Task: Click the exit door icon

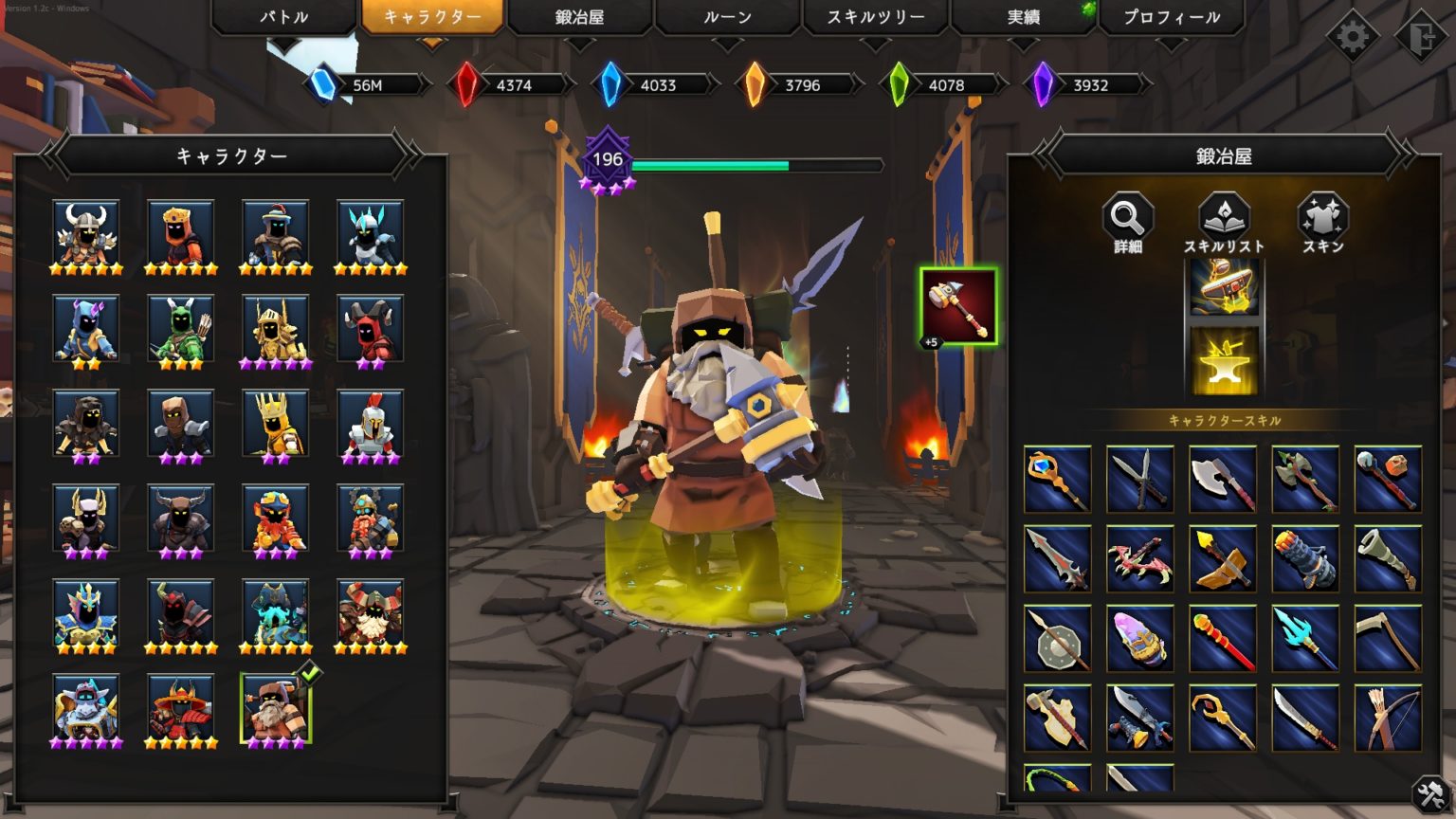Action: coord(1421,37)
